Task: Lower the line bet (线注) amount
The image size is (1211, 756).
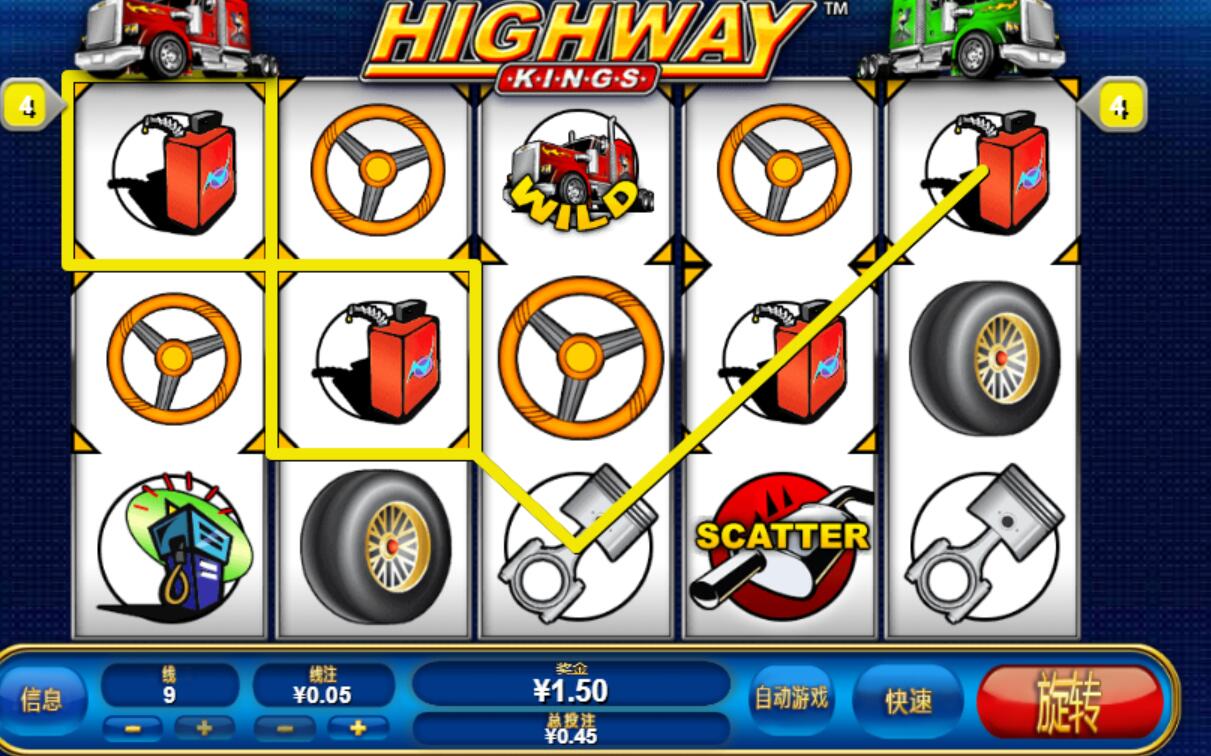Action: point(284,728)
